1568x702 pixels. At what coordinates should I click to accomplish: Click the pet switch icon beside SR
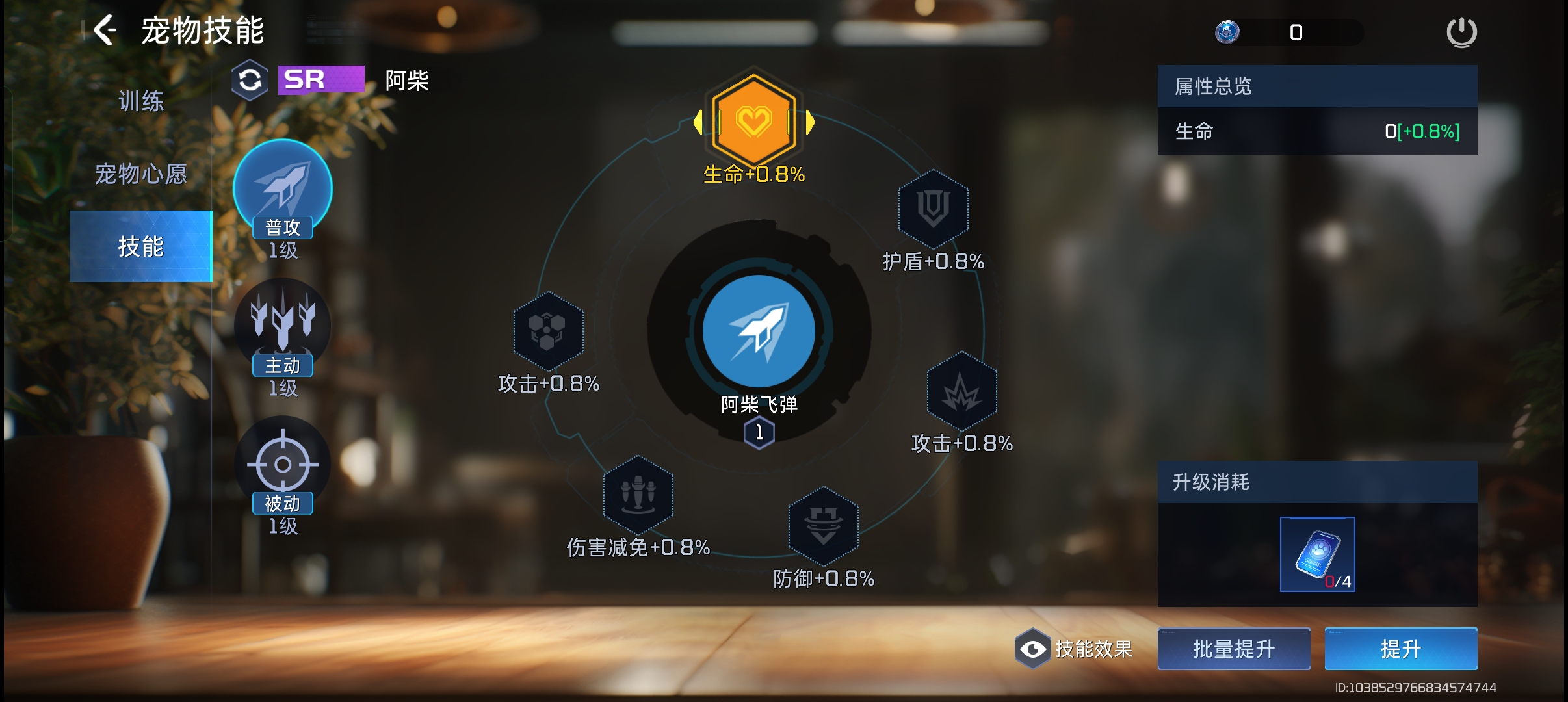(250, 81)
